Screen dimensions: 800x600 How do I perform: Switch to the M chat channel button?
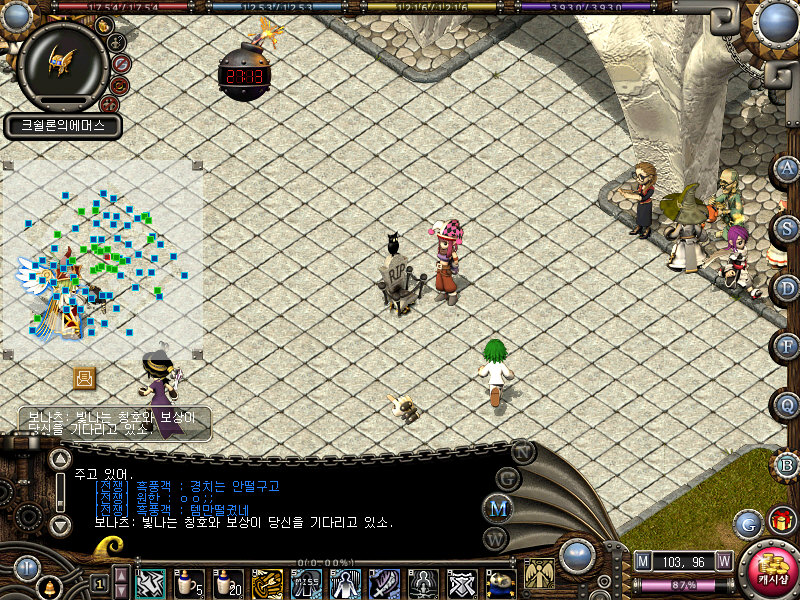499,508
